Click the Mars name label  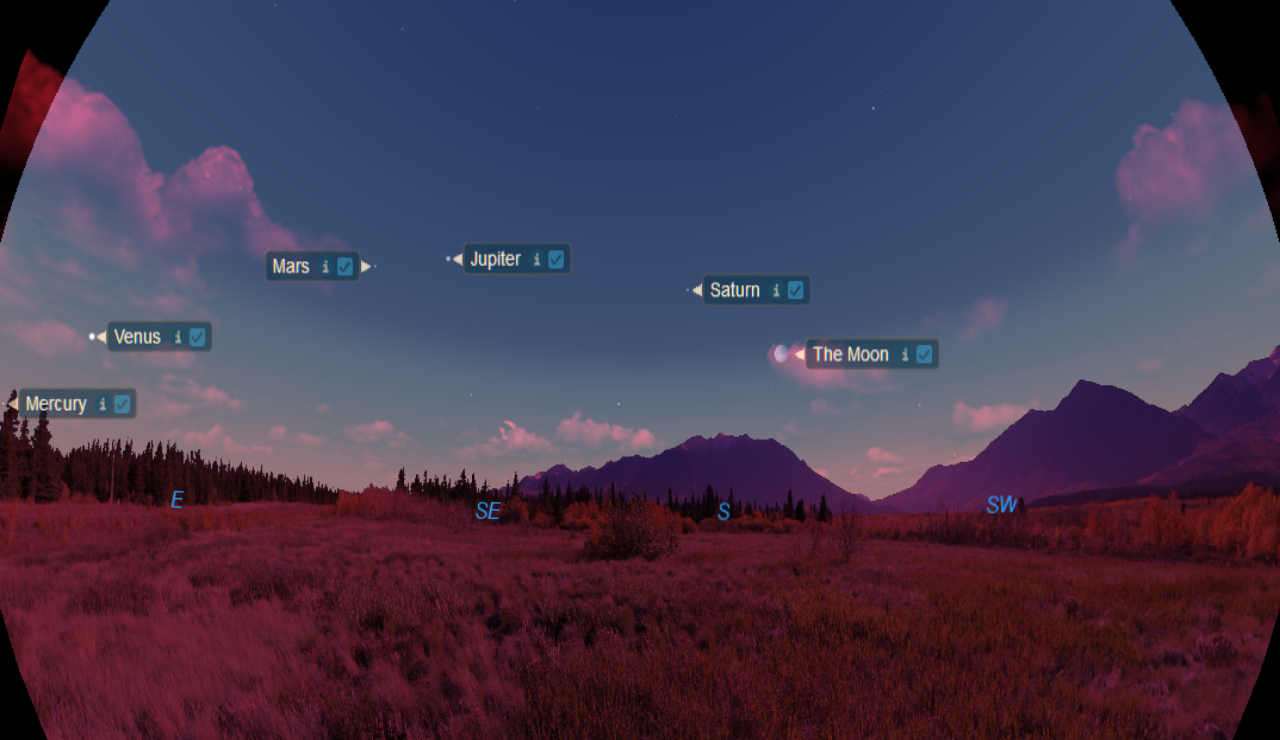pyautogui.click(x=291, y=267)
